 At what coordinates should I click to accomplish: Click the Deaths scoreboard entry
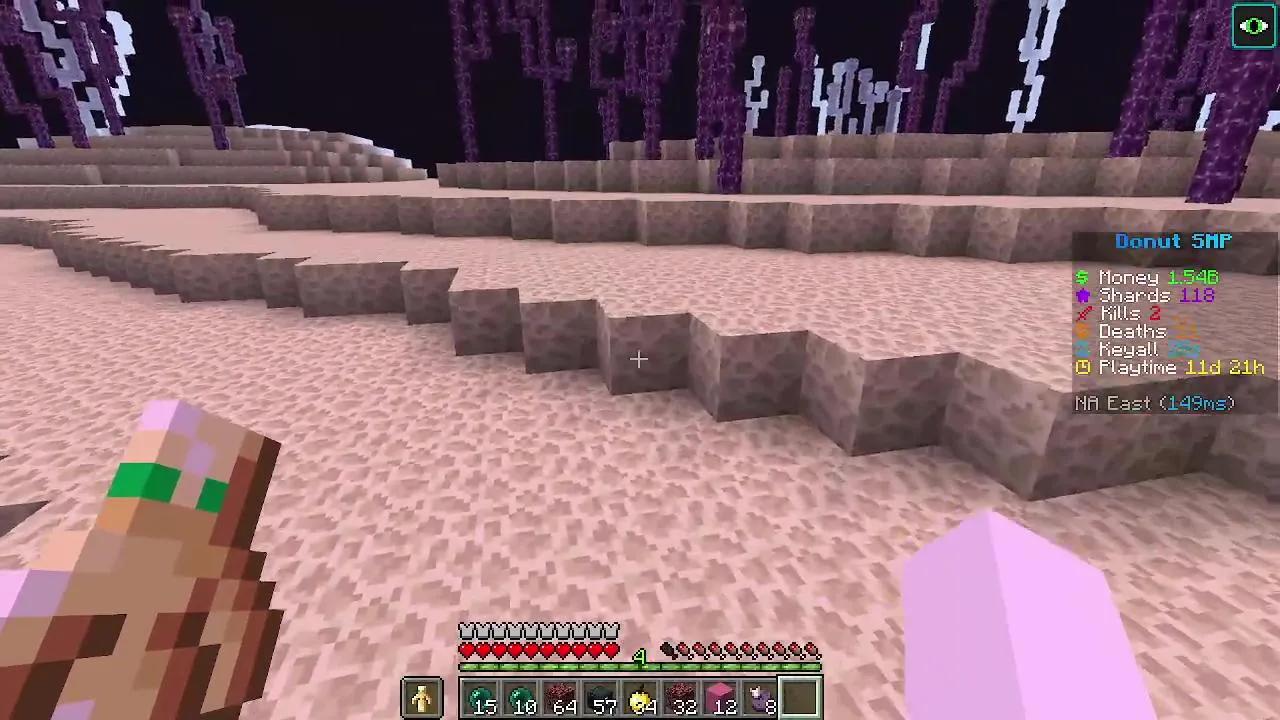1133,331
